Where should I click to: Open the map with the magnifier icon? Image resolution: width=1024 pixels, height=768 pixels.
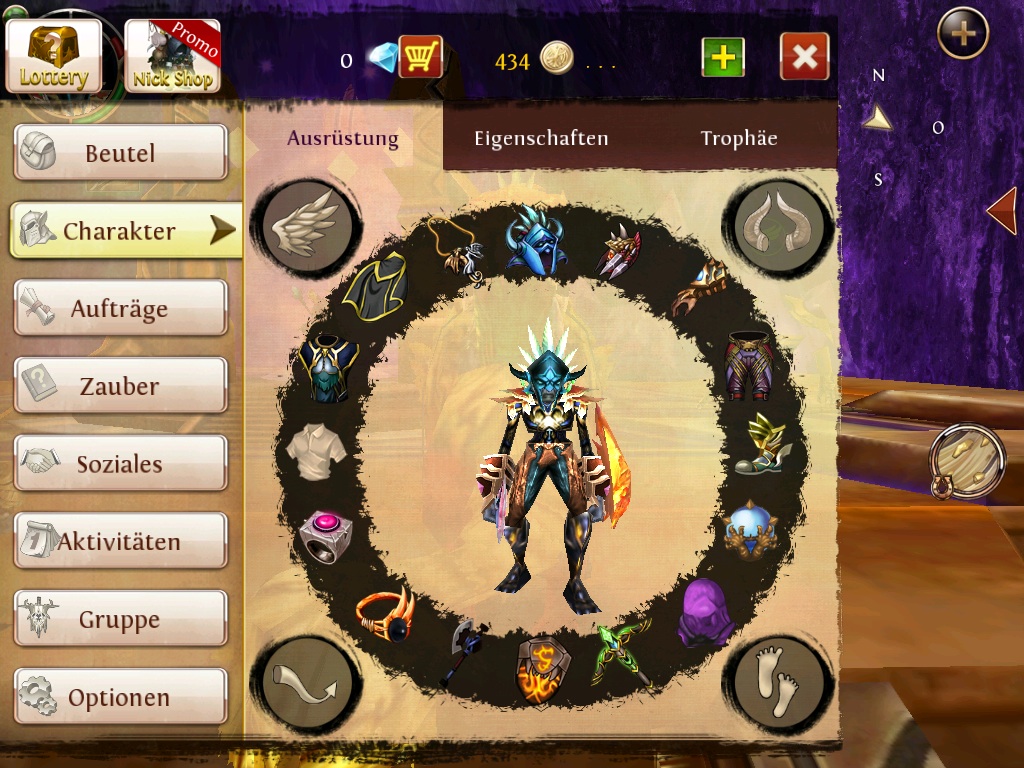pyautogui.click(x=965, y=462)
